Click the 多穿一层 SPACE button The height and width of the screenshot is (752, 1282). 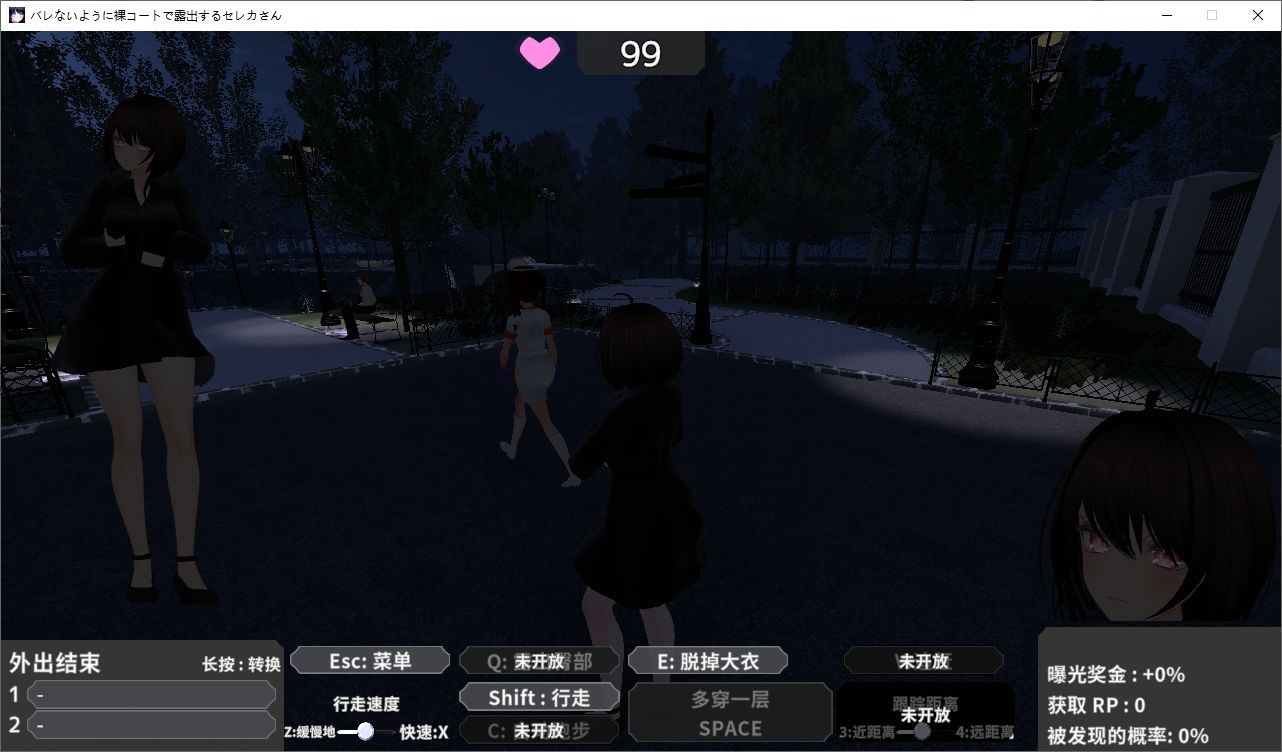pos(730,713)
